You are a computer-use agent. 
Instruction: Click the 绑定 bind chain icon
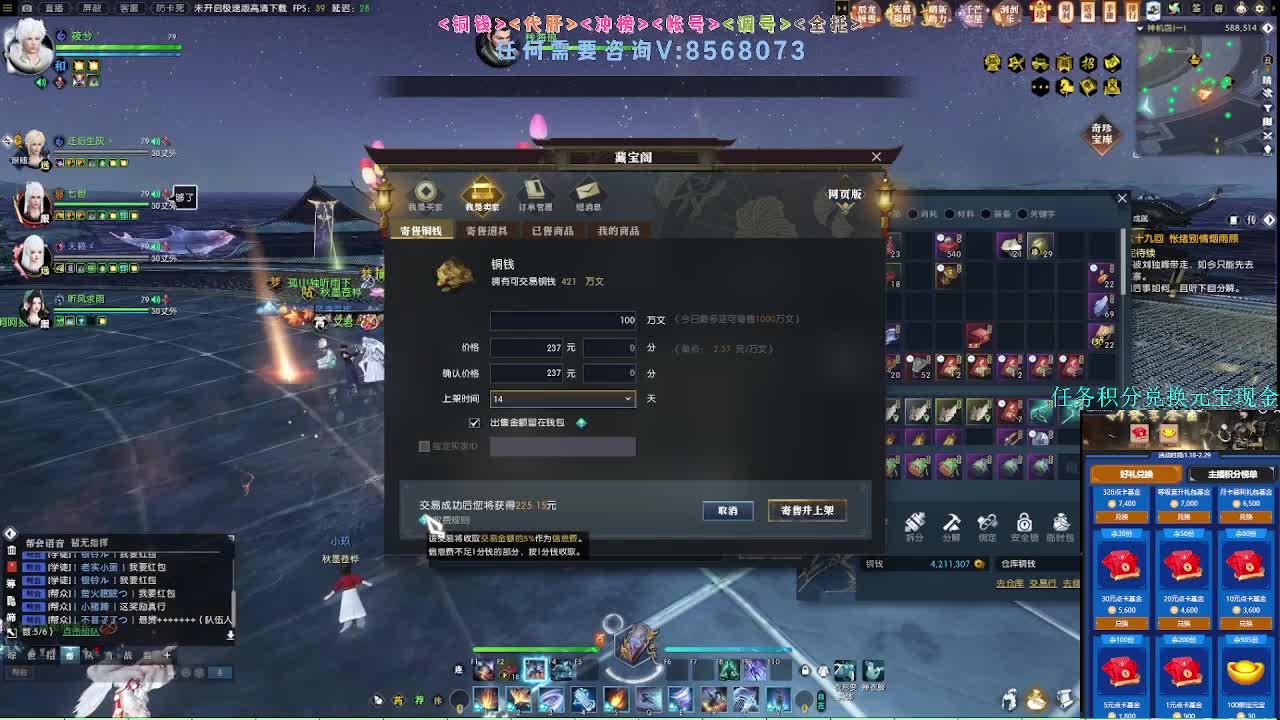click(x=987, y=523)
